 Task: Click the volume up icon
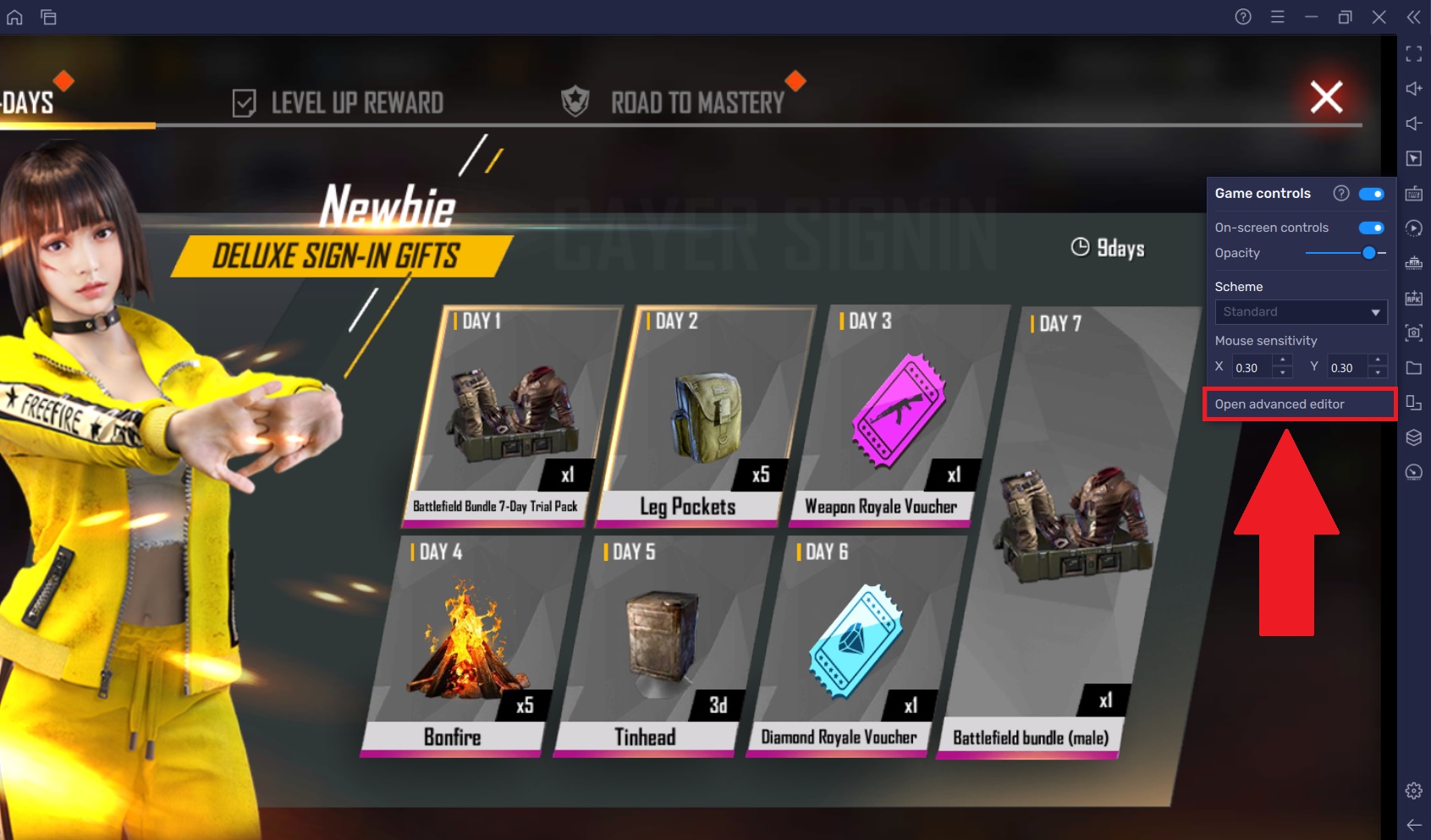coord(1414,89)
